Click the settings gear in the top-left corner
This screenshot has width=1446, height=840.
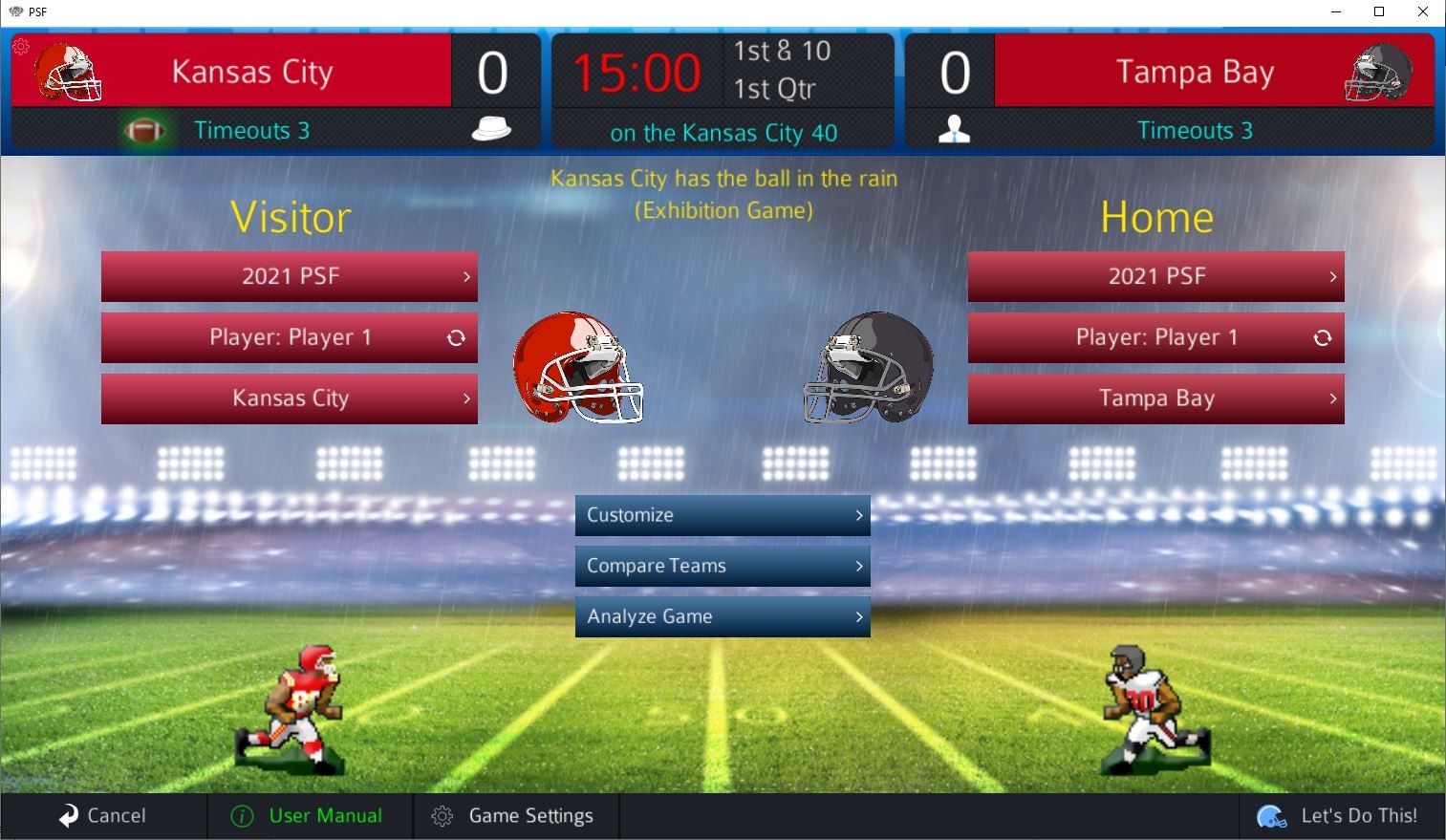click(x=20, y=45)
